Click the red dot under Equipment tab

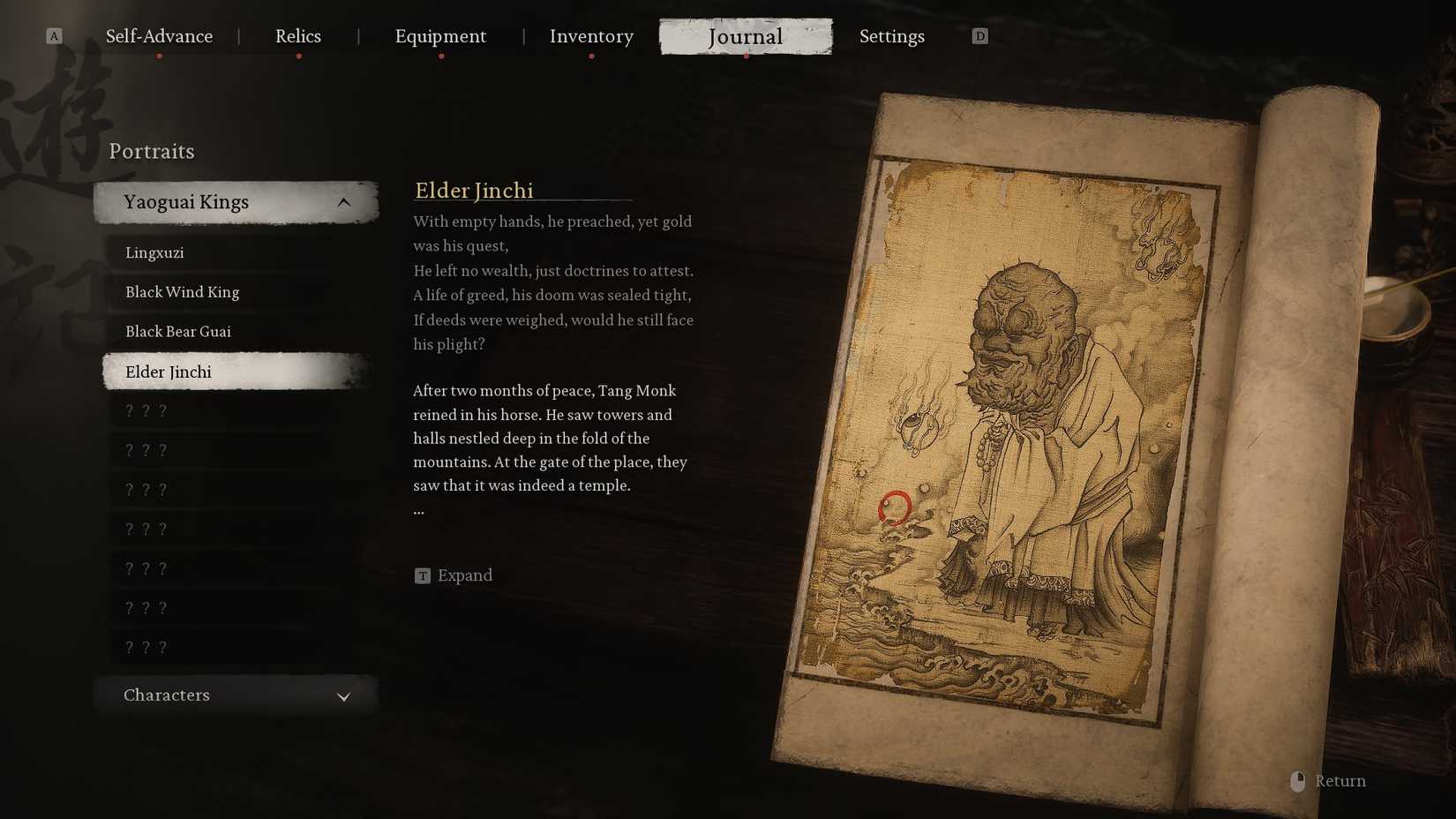pos(441,56)
